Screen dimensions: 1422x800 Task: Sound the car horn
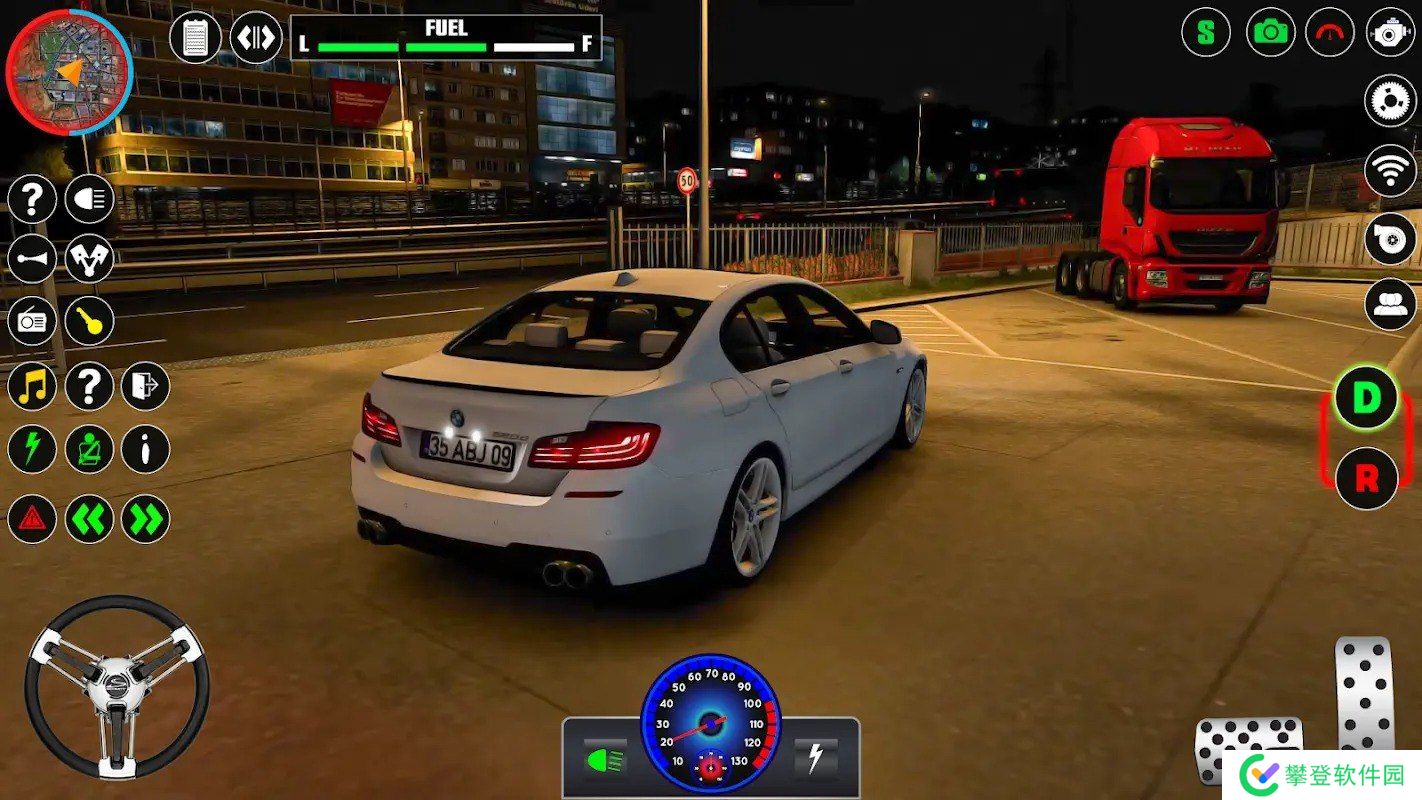point(32,259)
